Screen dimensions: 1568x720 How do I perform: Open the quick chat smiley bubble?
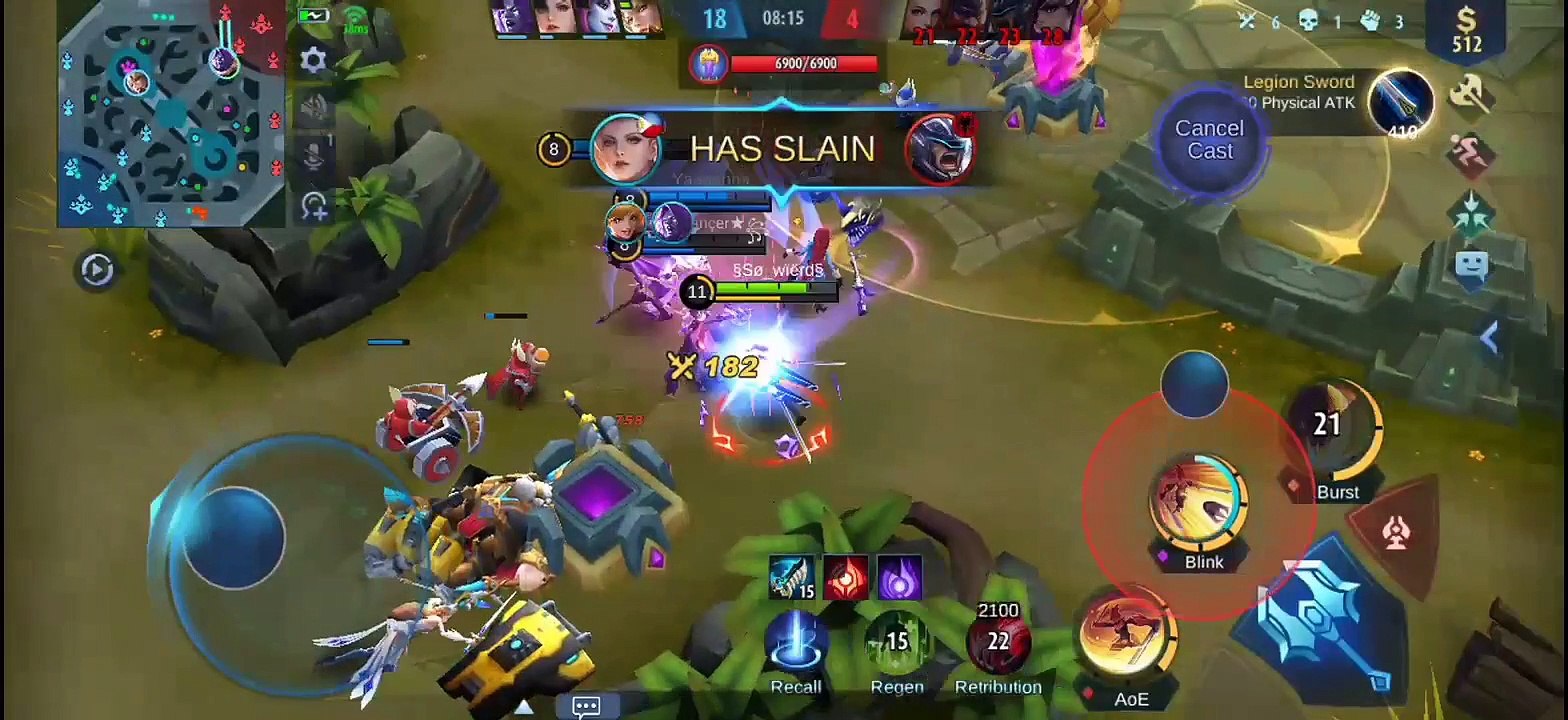click(x=1471, y=266)
